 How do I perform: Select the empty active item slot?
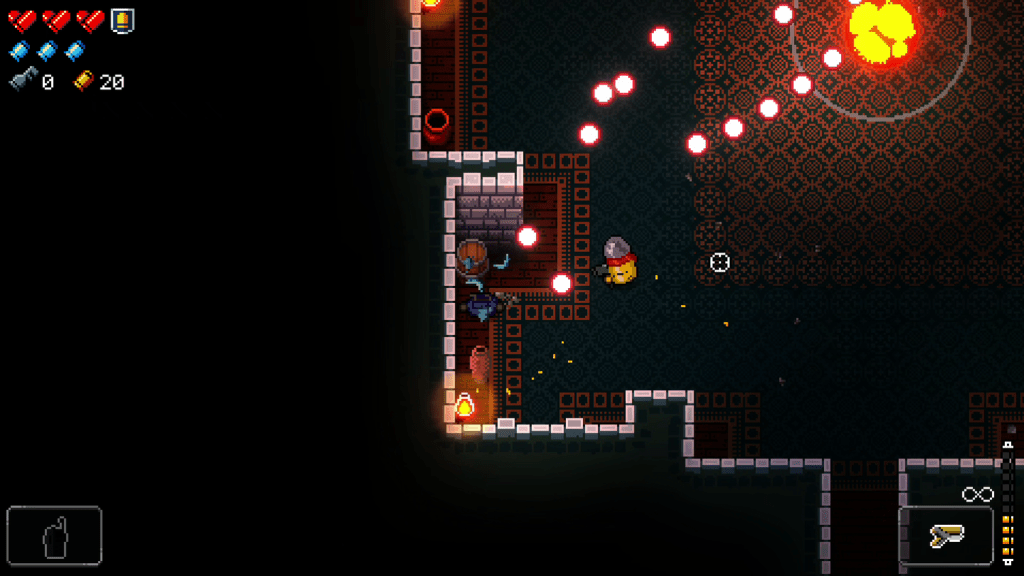point(54,536)
